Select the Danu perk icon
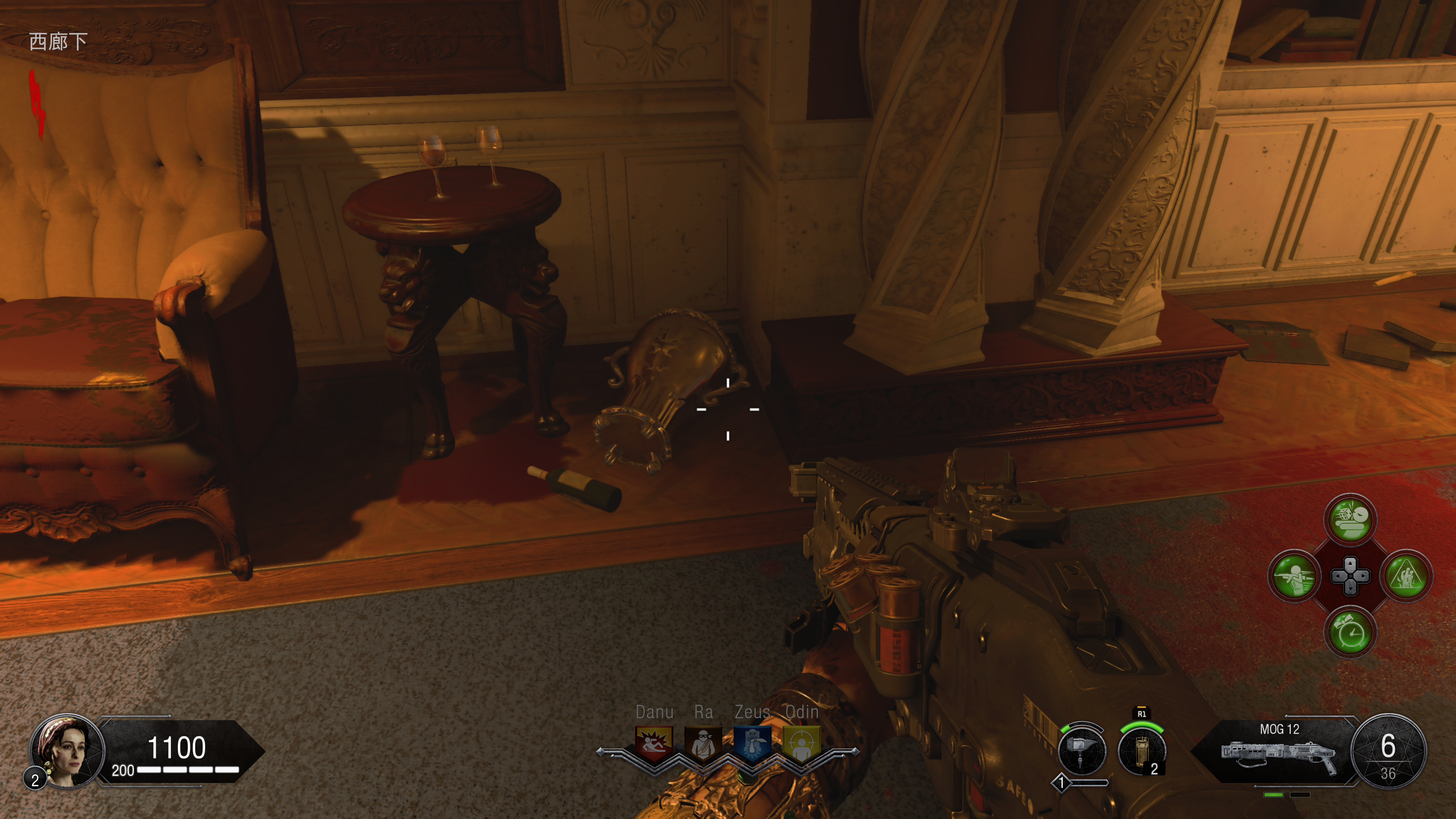 click(x=654, y=743)
